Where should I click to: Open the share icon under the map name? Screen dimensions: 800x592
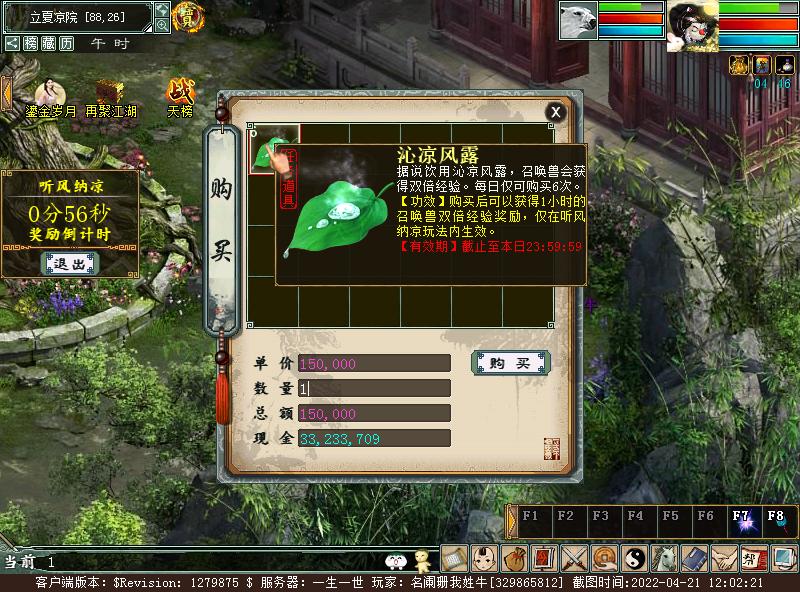coord(12,43)
